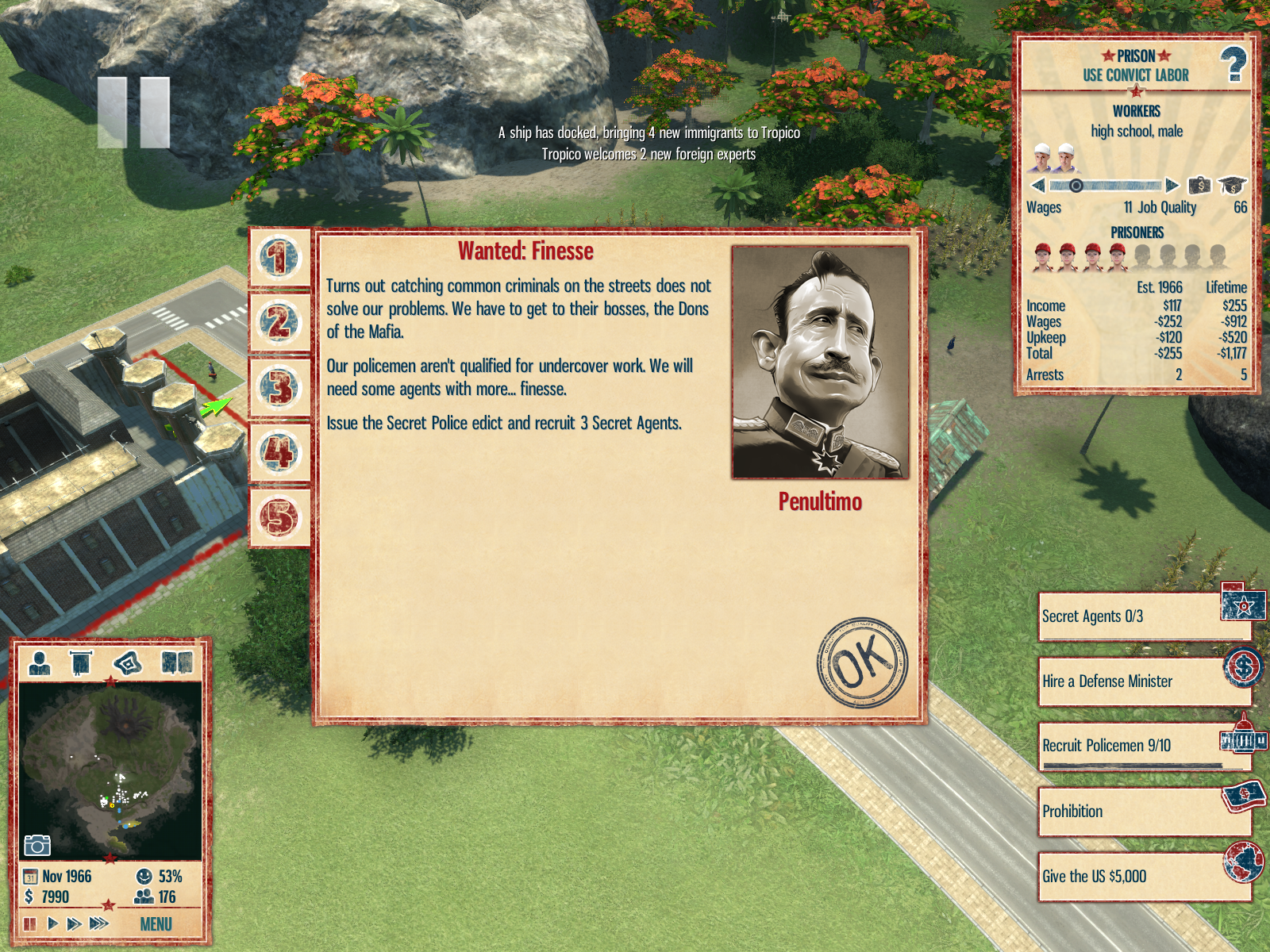1270x952 pixels.
Task: Select objective tab number 3
Action: [x=278, y=388]
